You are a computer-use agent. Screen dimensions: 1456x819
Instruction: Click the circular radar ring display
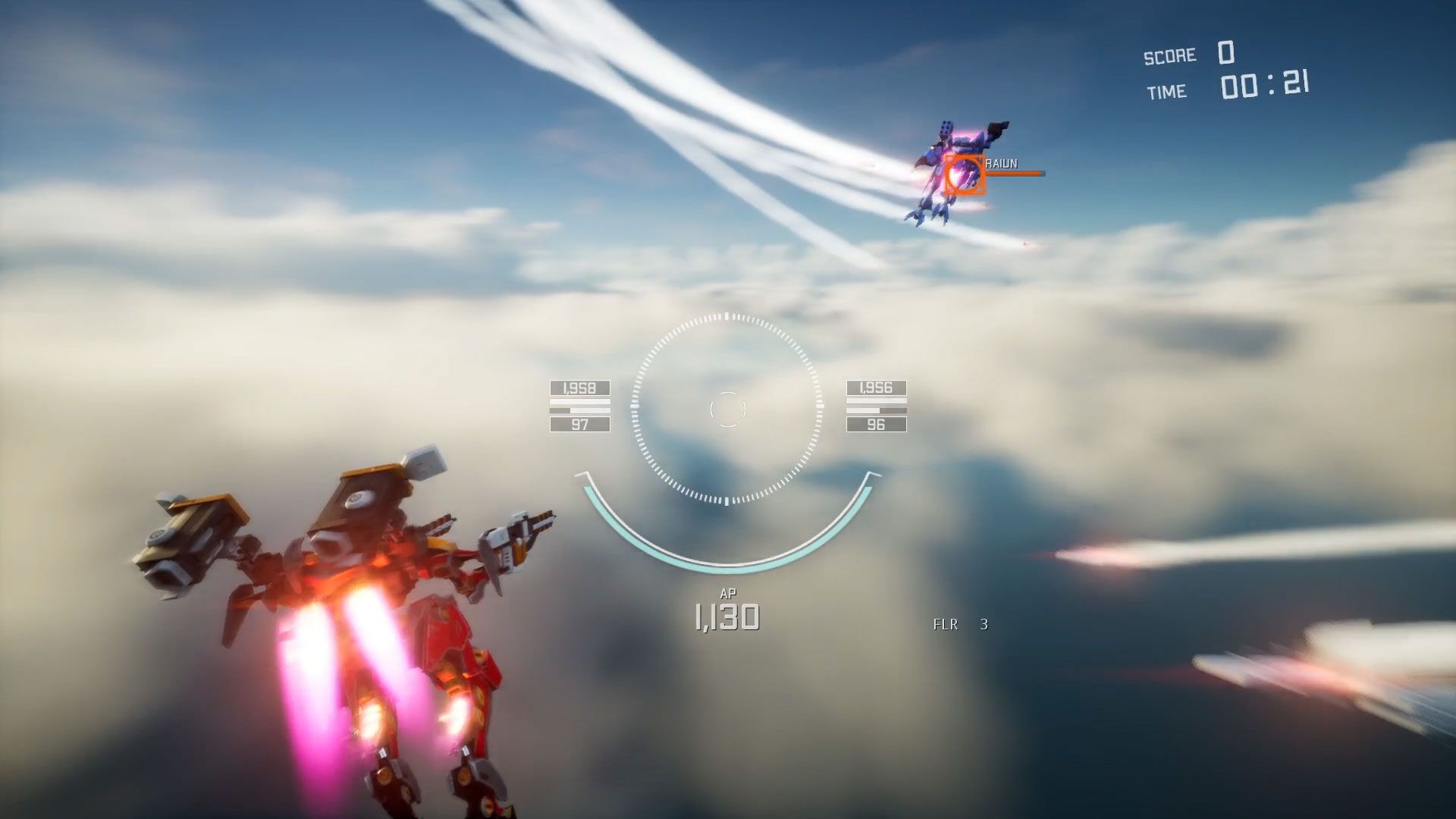[728, 318]
